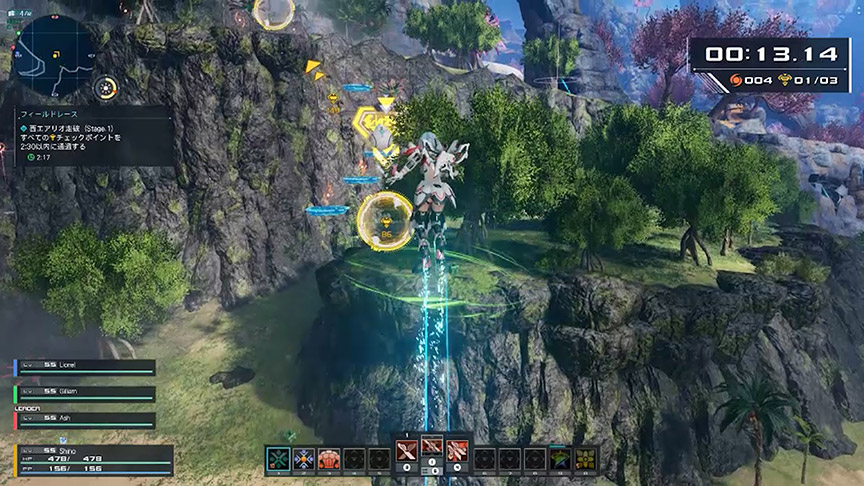Use the rainbow-colored item slot

coord(560,459)
